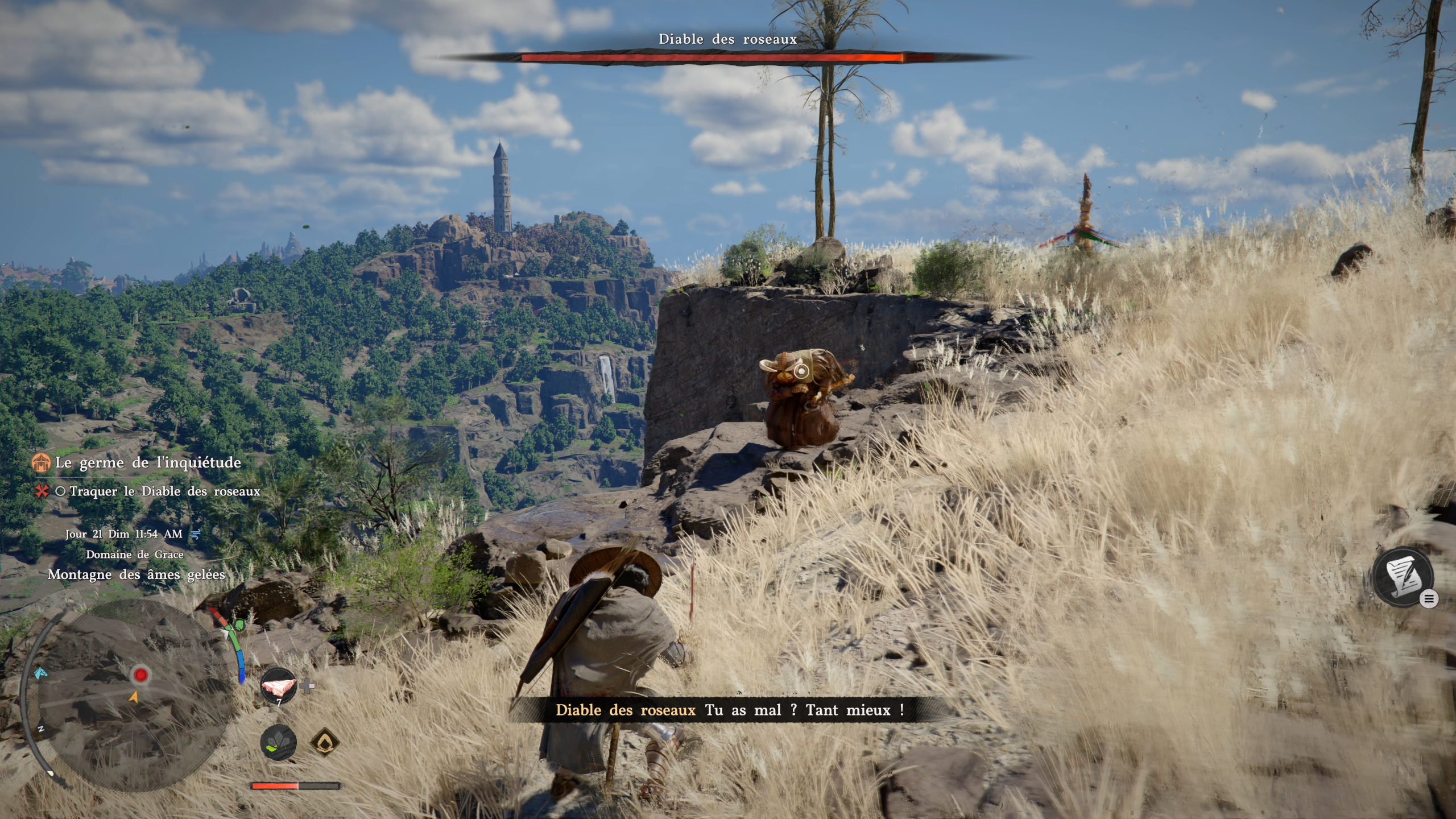Open the scroll and quill journal icon
This screenshot has width=1456, height=819.
click(x=1402, y=576)
